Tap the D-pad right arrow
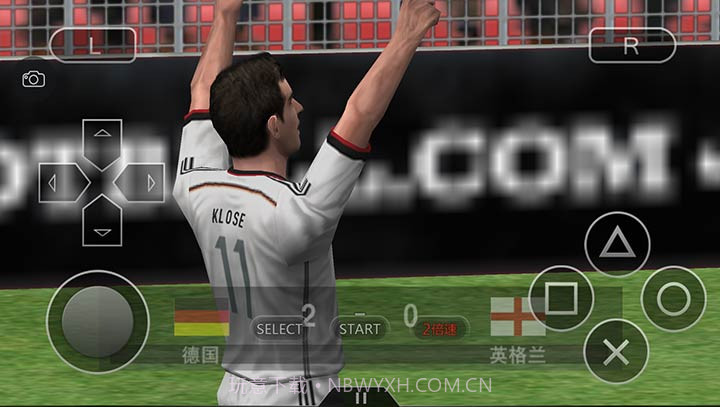Image resolution: width=720 pixels, height=407 pixels. coord(143,182)
